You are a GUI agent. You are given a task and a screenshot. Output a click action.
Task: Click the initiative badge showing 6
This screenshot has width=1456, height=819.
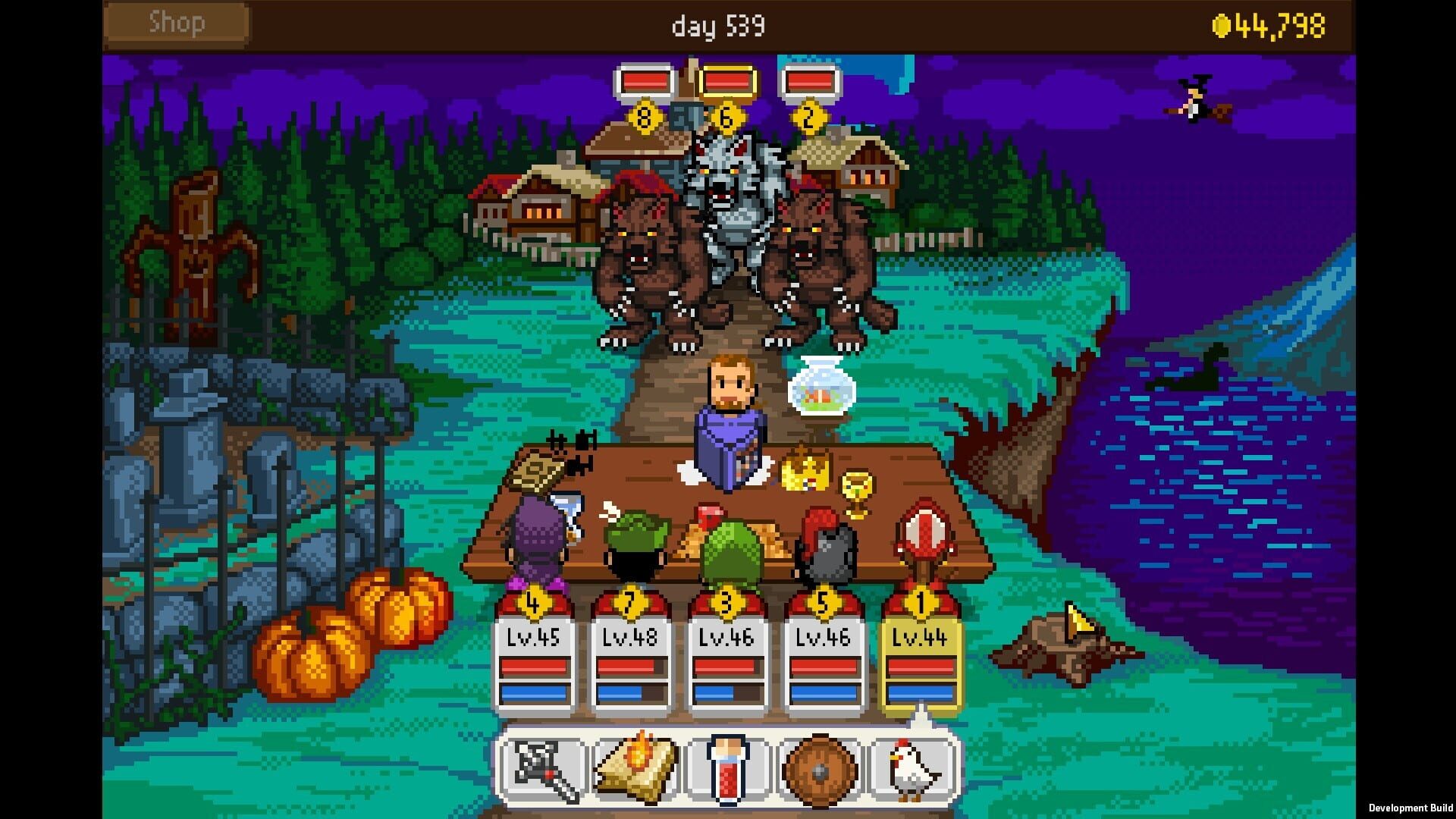pyautogui.click(x=728, y=115)
